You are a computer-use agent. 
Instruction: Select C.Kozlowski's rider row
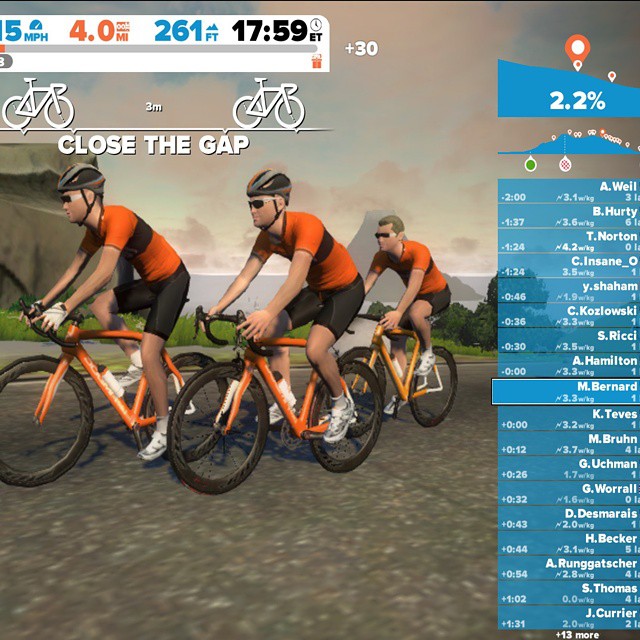click(x=568, y=317)
